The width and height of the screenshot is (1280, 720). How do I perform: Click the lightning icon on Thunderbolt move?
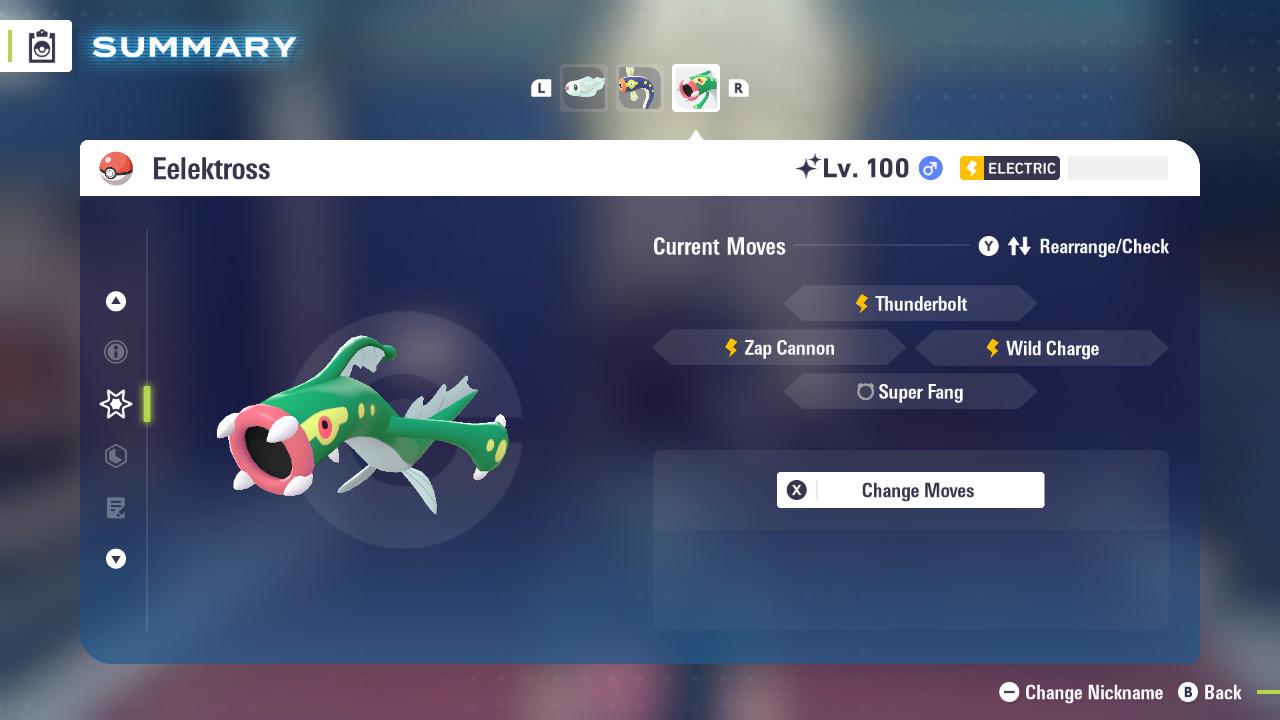tap(862, 303)
